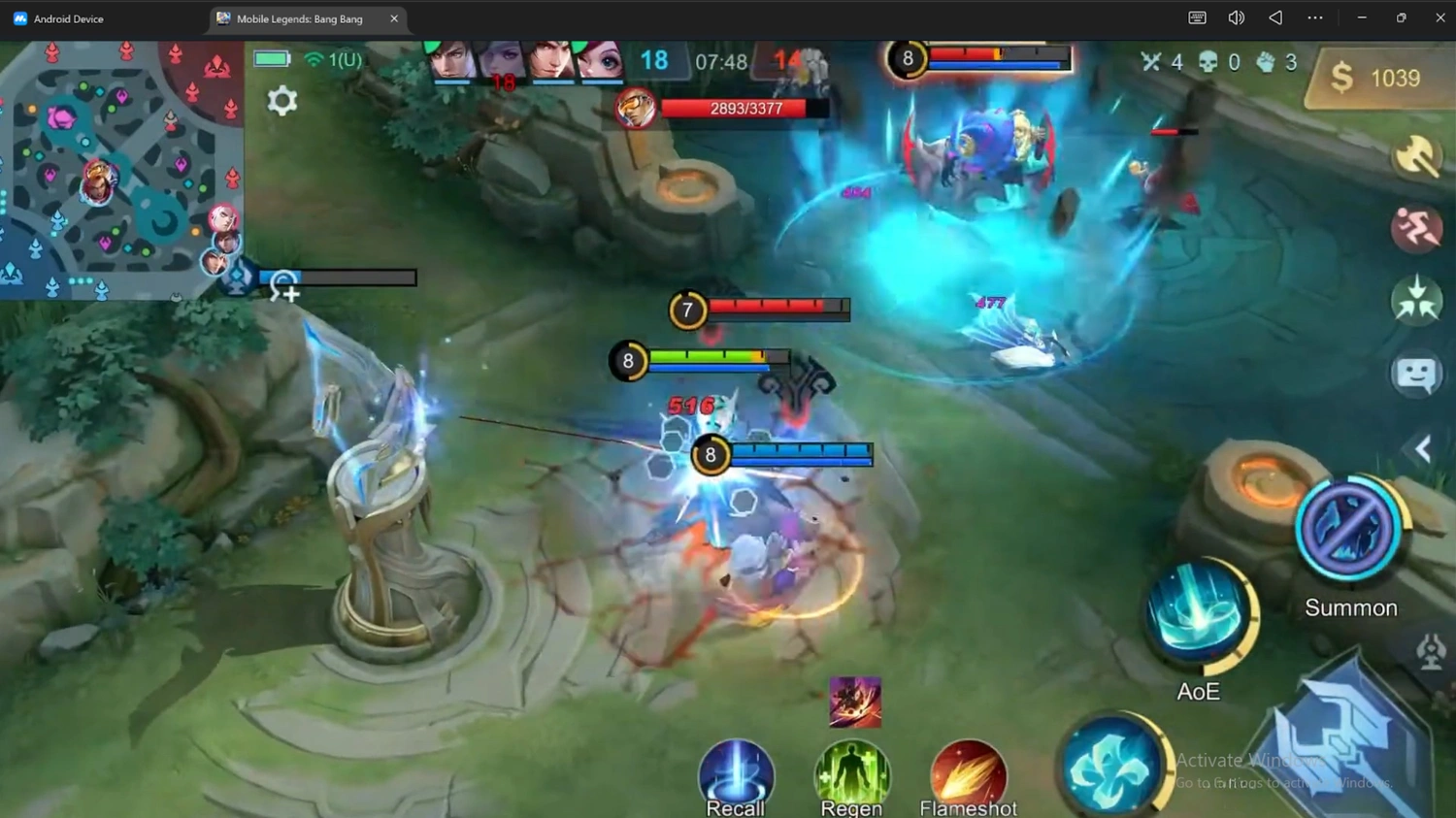The height and width of the screenshot is (818, 1456).
Task: Toggle the emulator keyboard mapping control
Action: (x=1196, y=17)
